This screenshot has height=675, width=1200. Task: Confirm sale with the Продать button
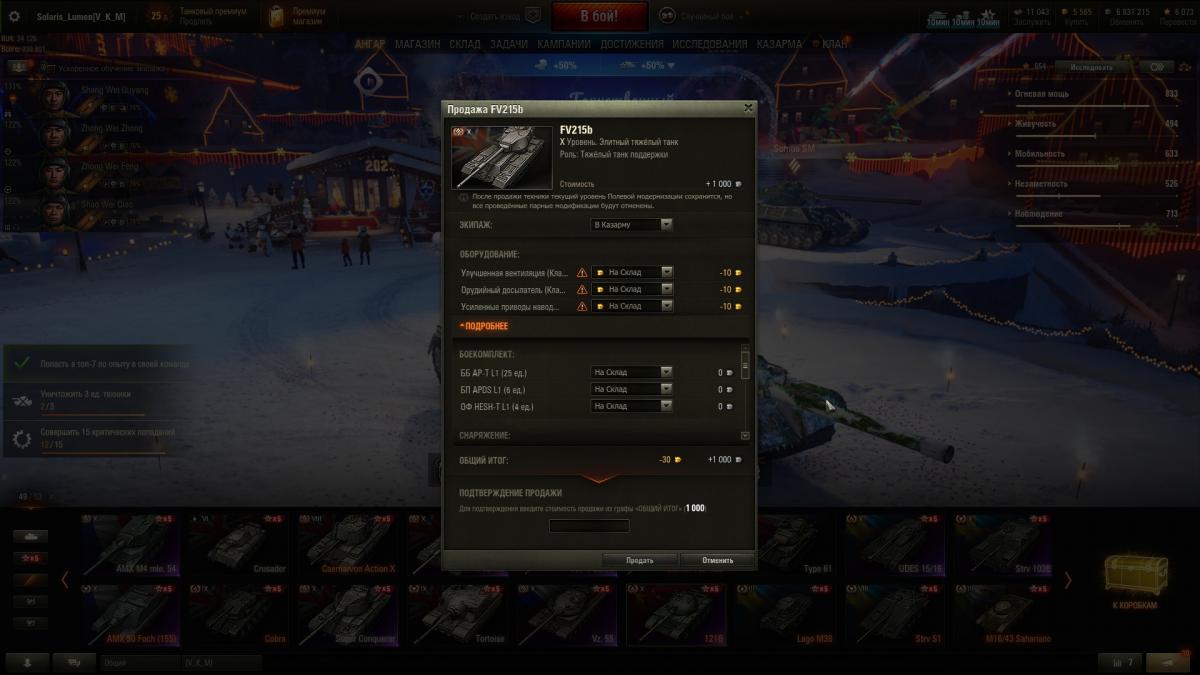(x=640, y=560)
